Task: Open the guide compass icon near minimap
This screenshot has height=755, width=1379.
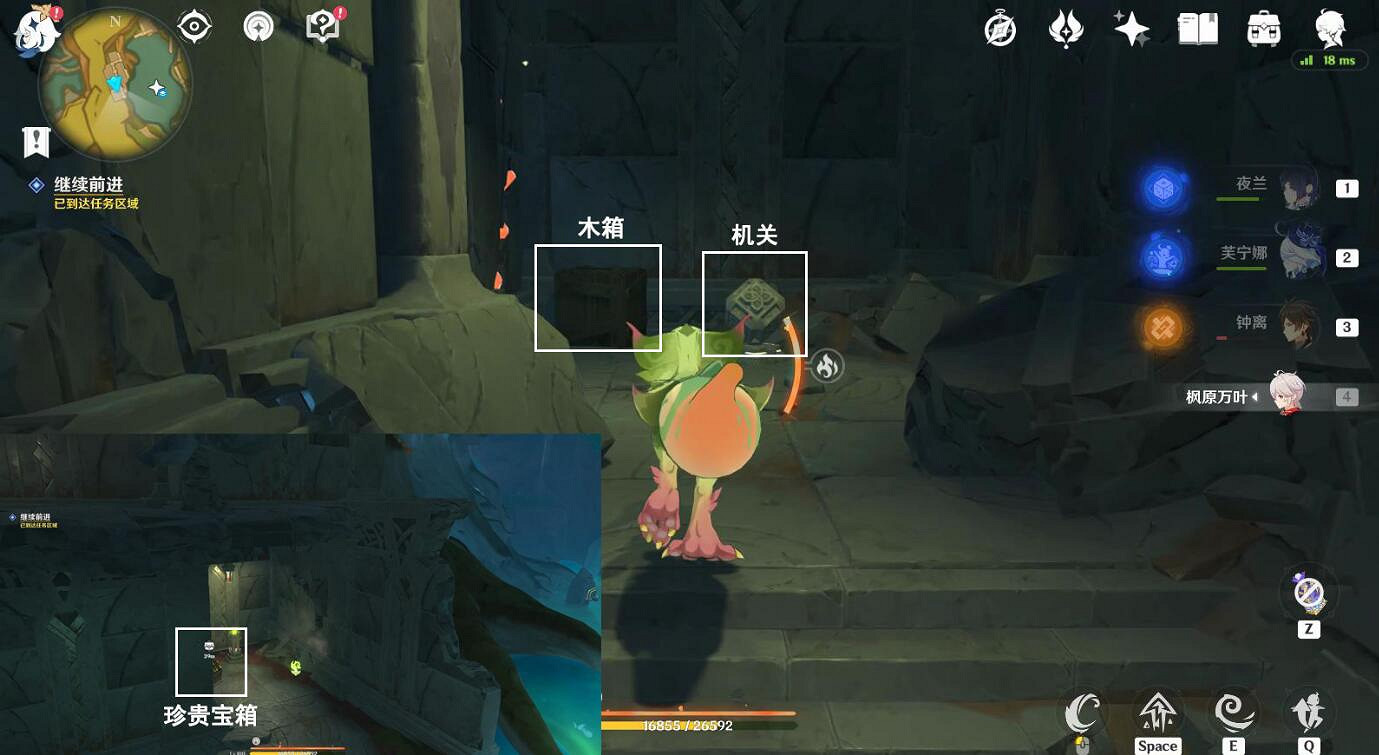Action: pyautogui.click(x=257, y=26)
